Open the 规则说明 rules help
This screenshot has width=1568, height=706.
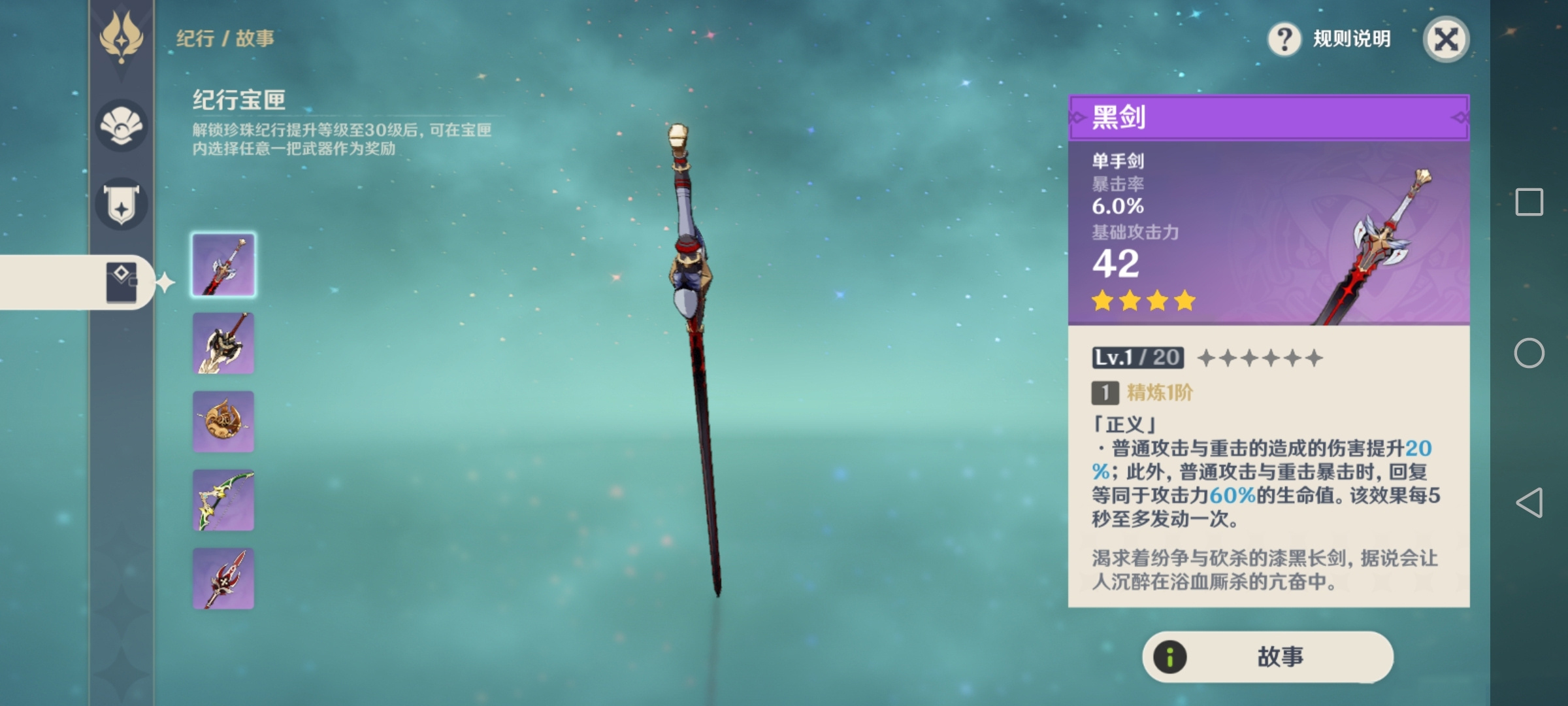pyautogui.click(x=1330, y=39)
